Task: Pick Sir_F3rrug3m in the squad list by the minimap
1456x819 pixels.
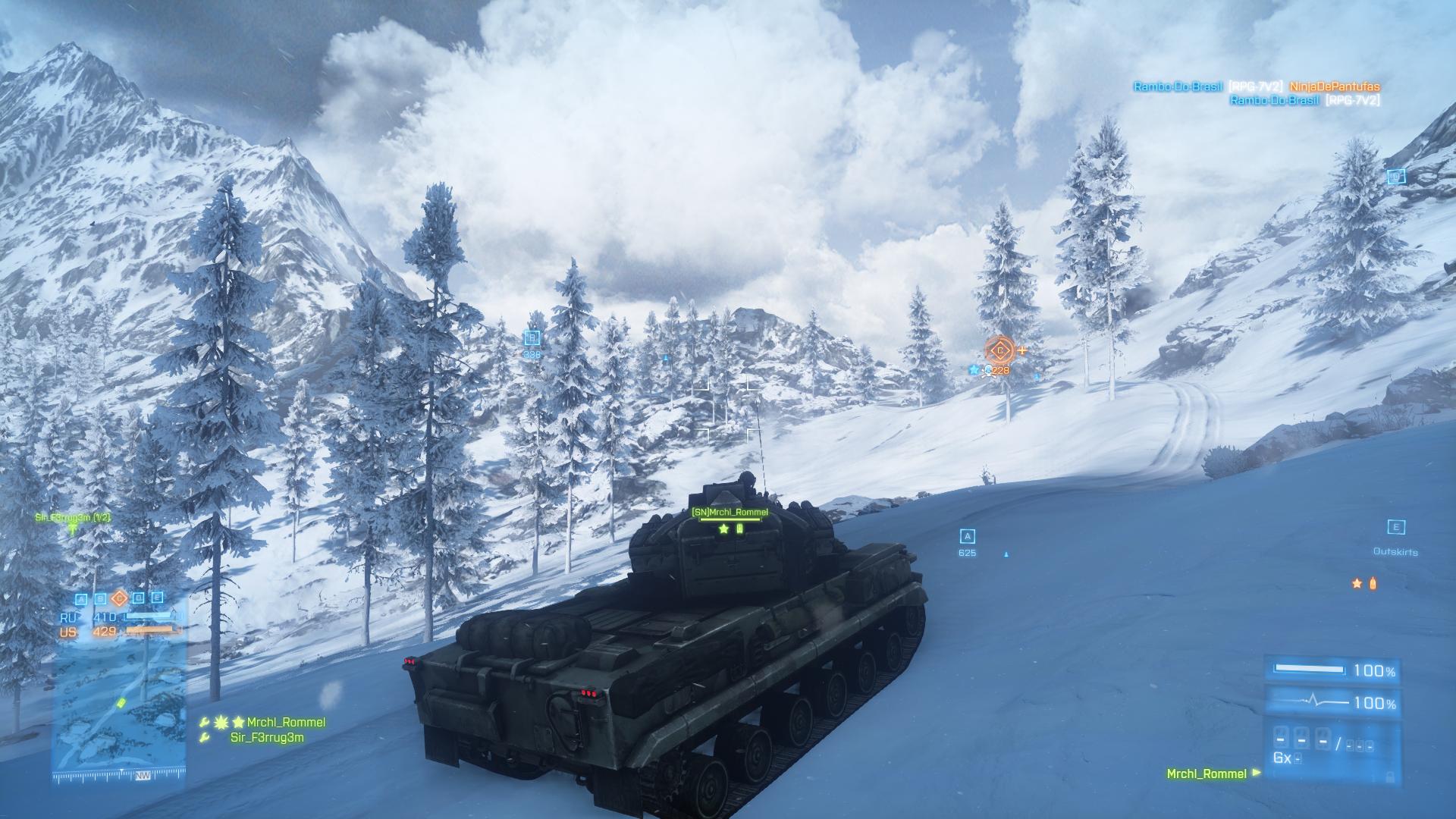Action: 267,738
